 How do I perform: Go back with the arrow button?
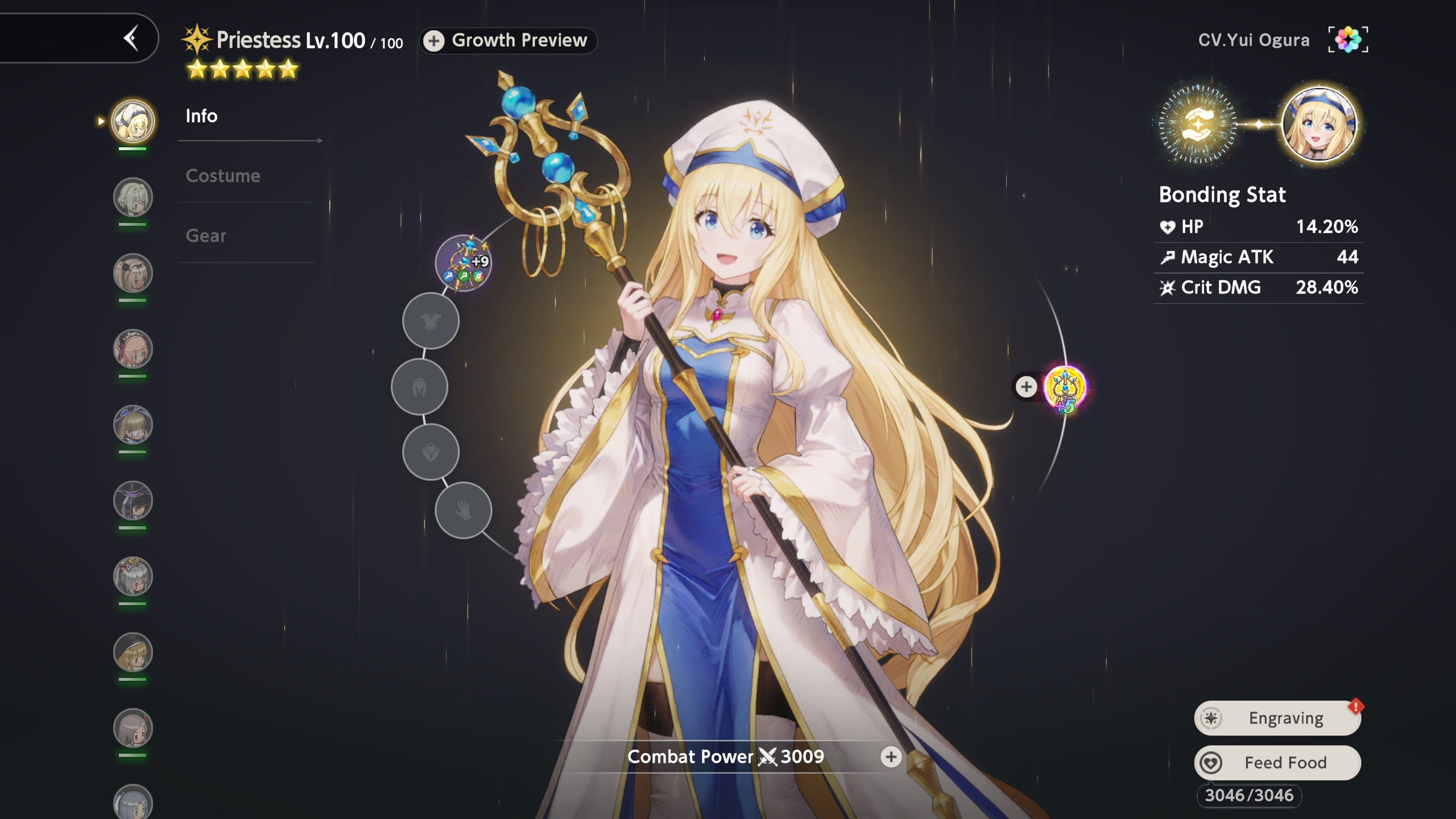tap(131, 39)
